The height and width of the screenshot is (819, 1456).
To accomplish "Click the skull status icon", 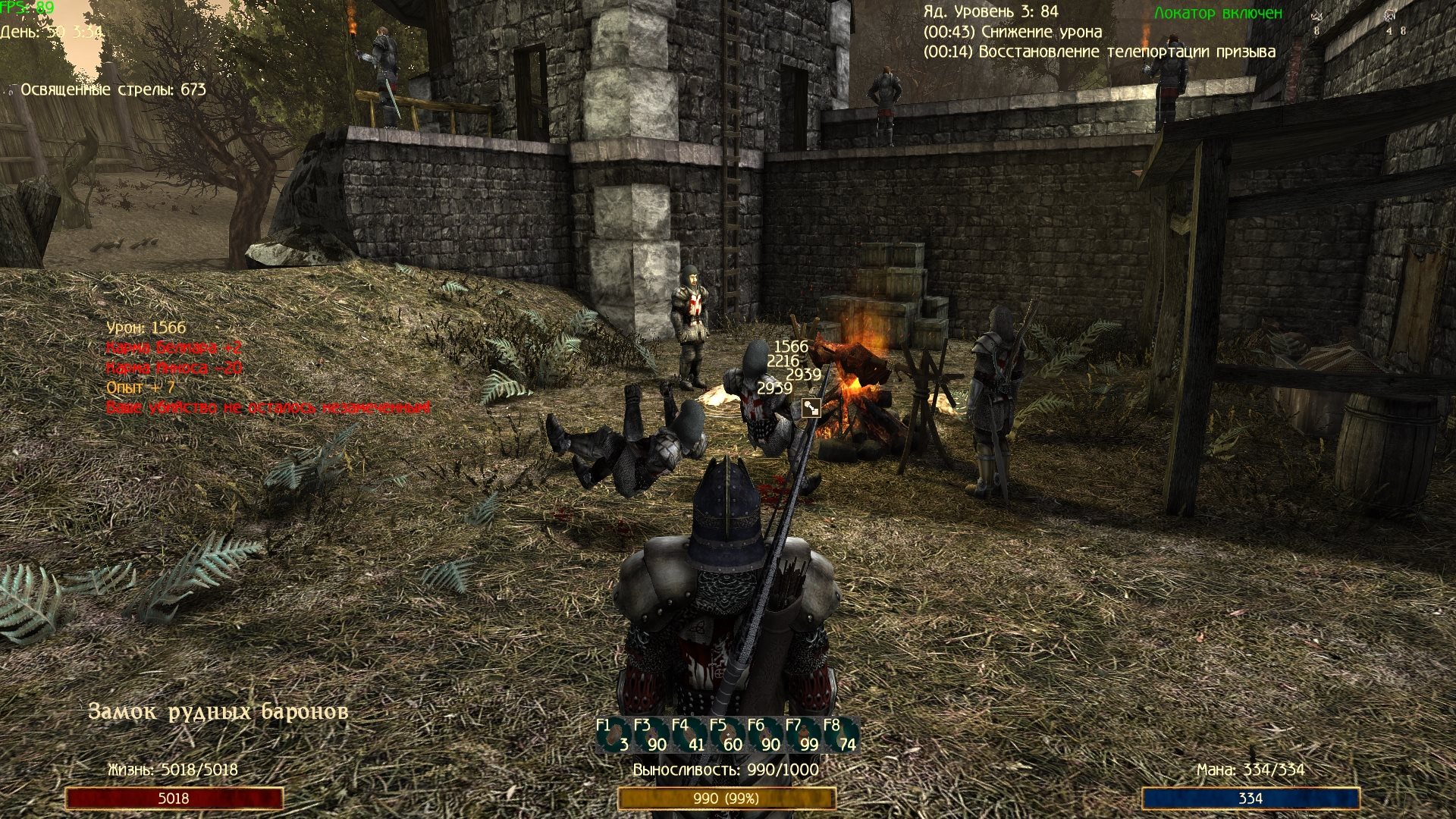I will click(1390, 15).
